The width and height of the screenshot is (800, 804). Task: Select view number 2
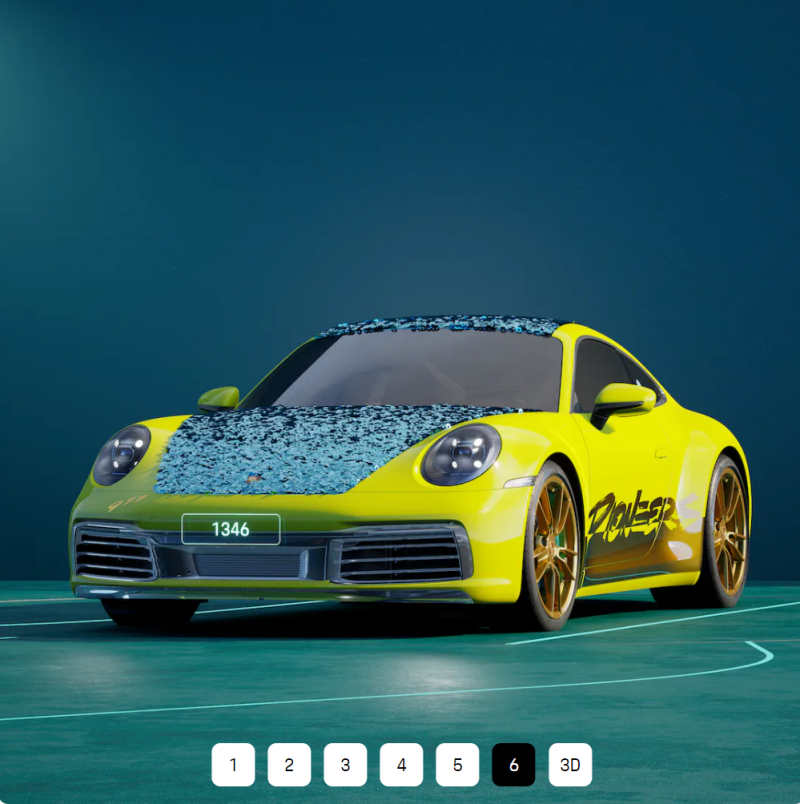pos(289,765)
